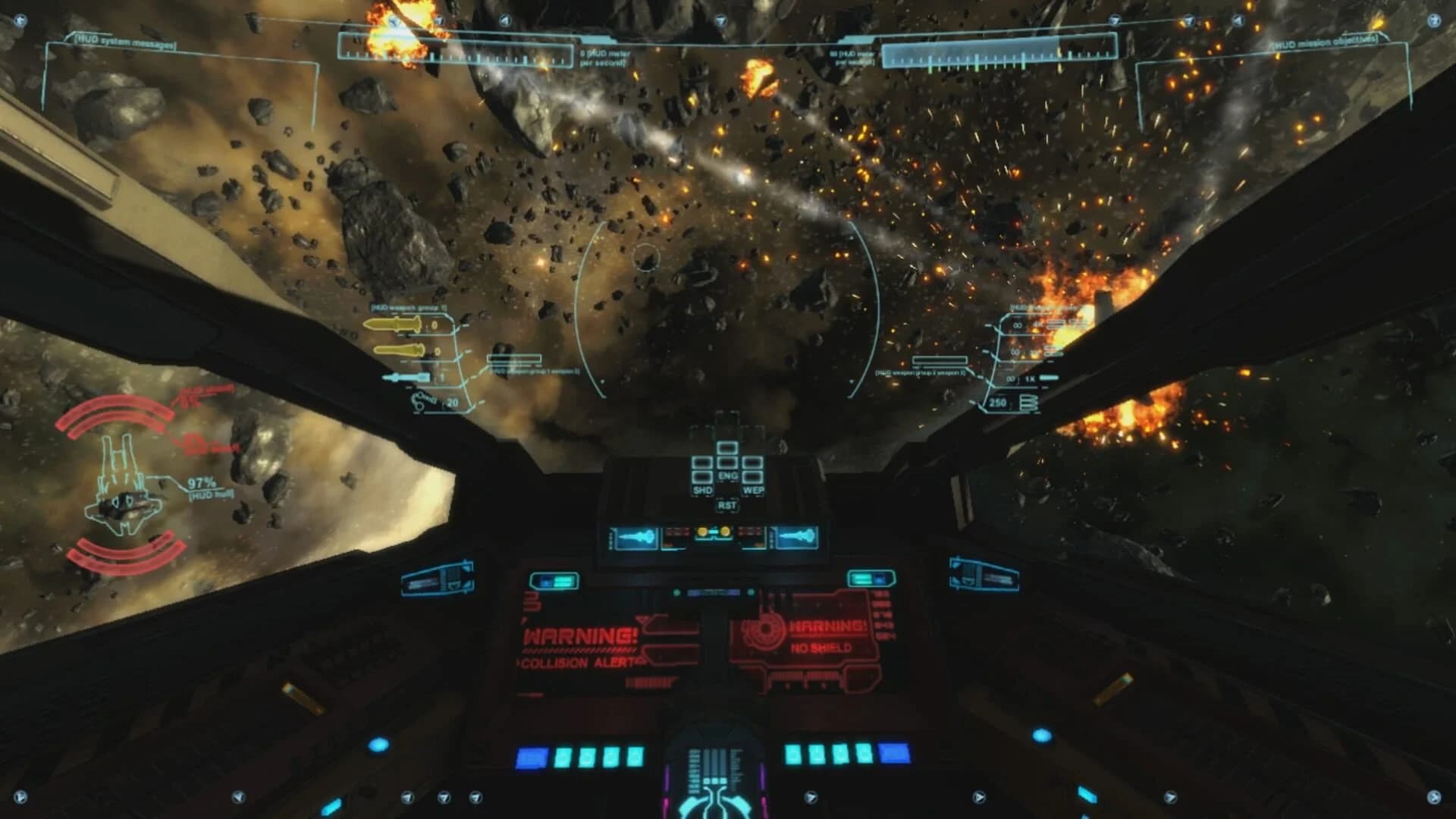1456x819 pixels.
Task: Expand the HUD system messages panel
Action: pos(125,42)
